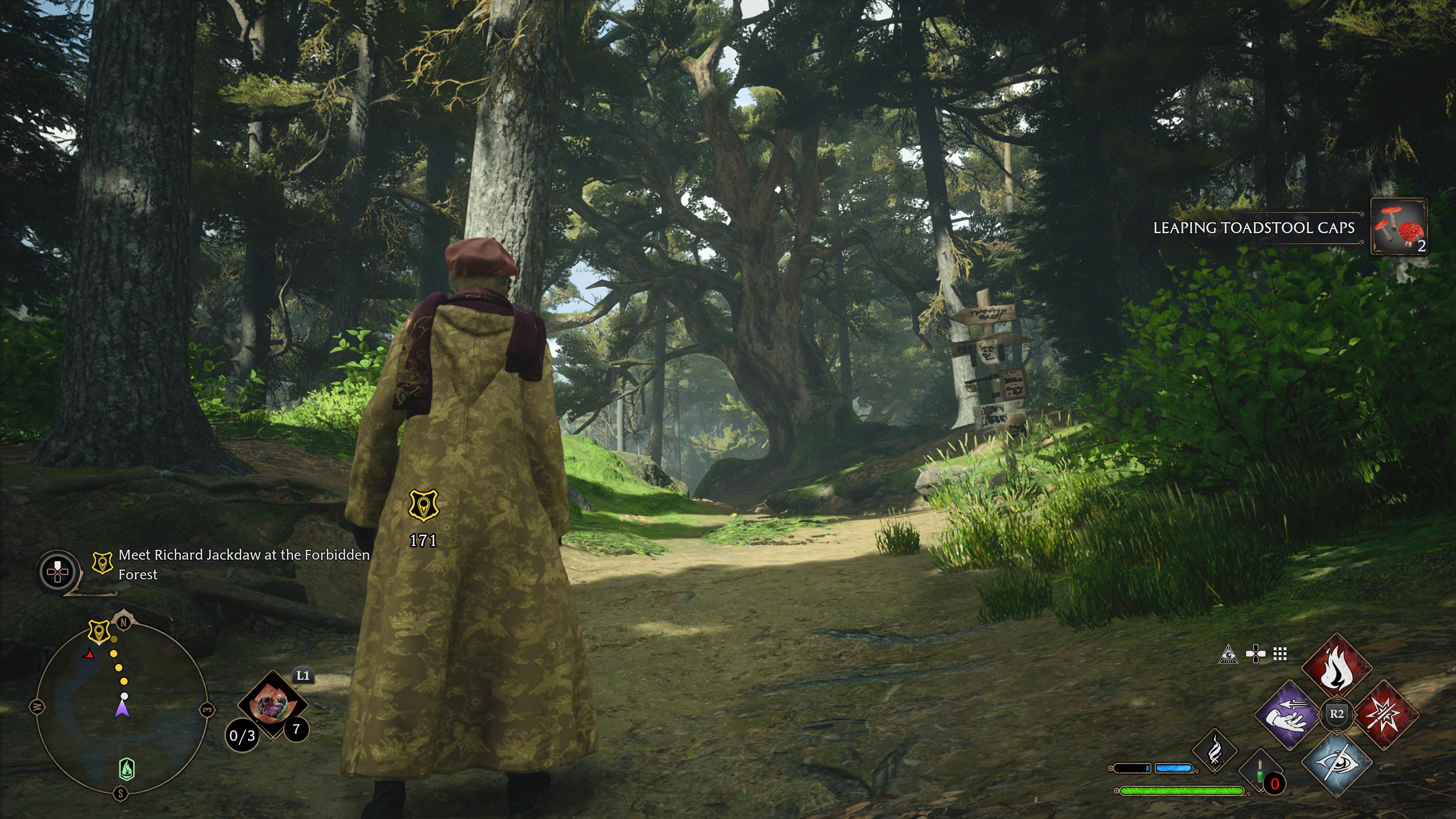Open the nine-dot spell set grid
Image resolution: width=1456 pixels, height=819 pixels.
[x=1280, y=654]
